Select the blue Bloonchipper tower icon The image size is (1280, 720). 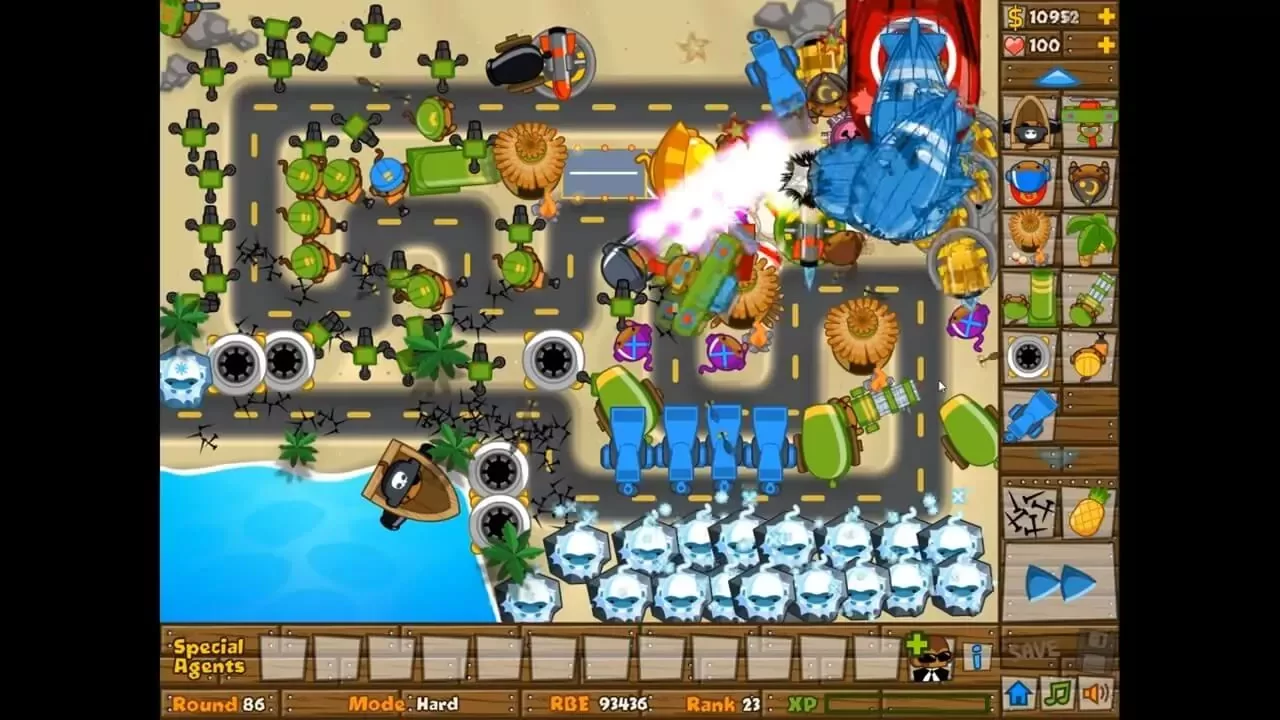click(1029, 415)
